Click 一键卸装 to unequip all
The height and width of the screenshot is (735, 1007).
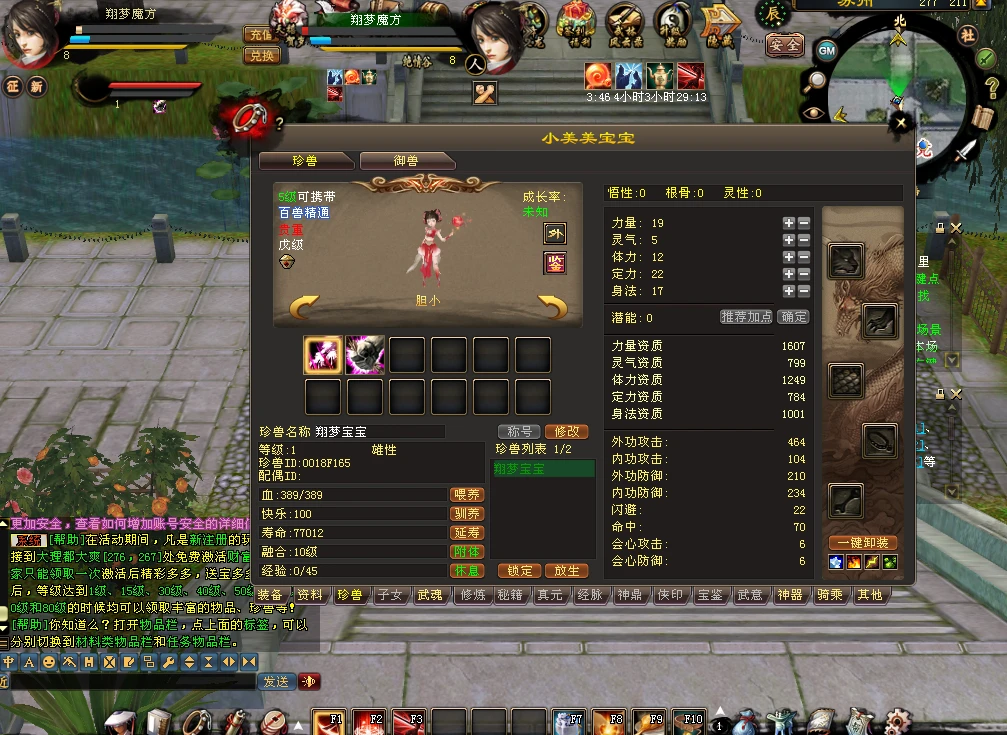coord(862,543)
